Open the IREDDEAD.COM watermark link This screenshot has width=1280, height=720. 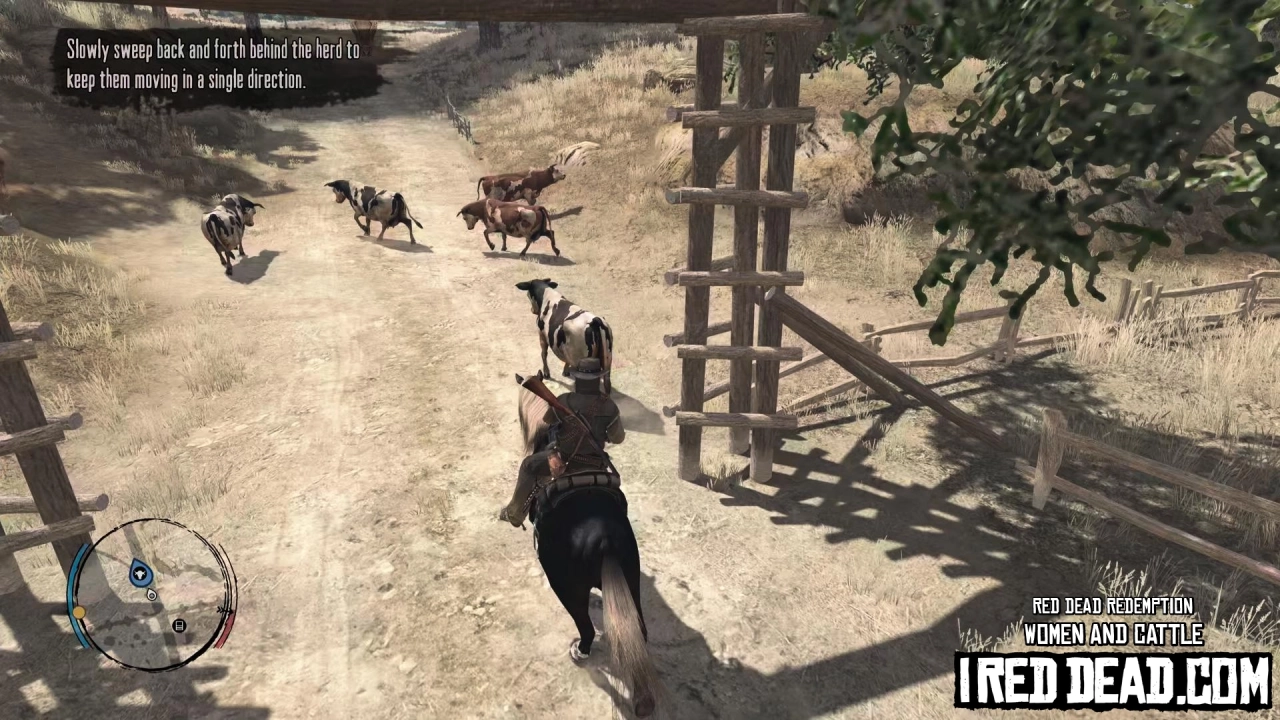click(1113, 678)
